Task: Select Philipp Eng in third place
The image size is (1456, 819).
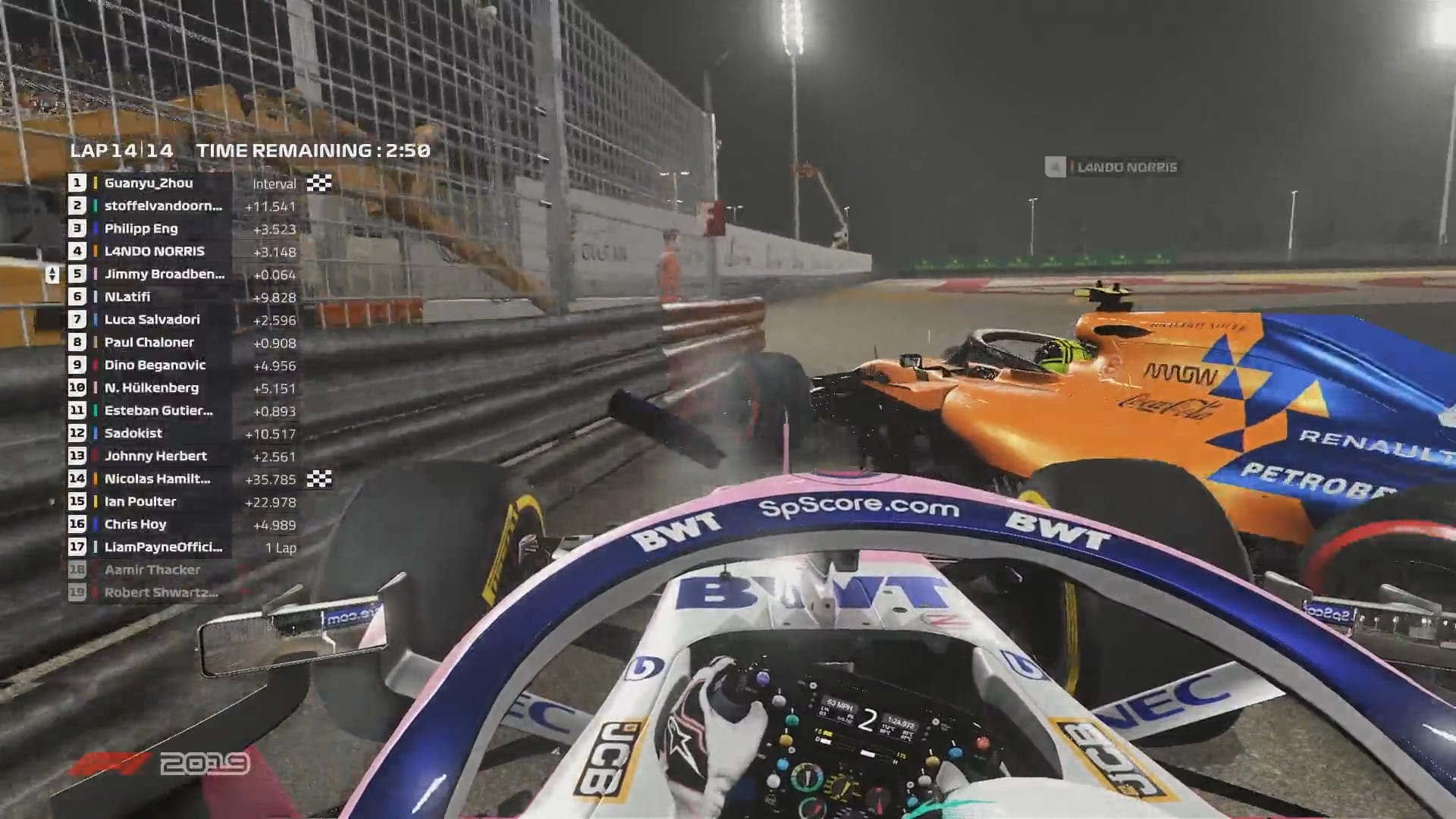Action: tap(141, 228)
